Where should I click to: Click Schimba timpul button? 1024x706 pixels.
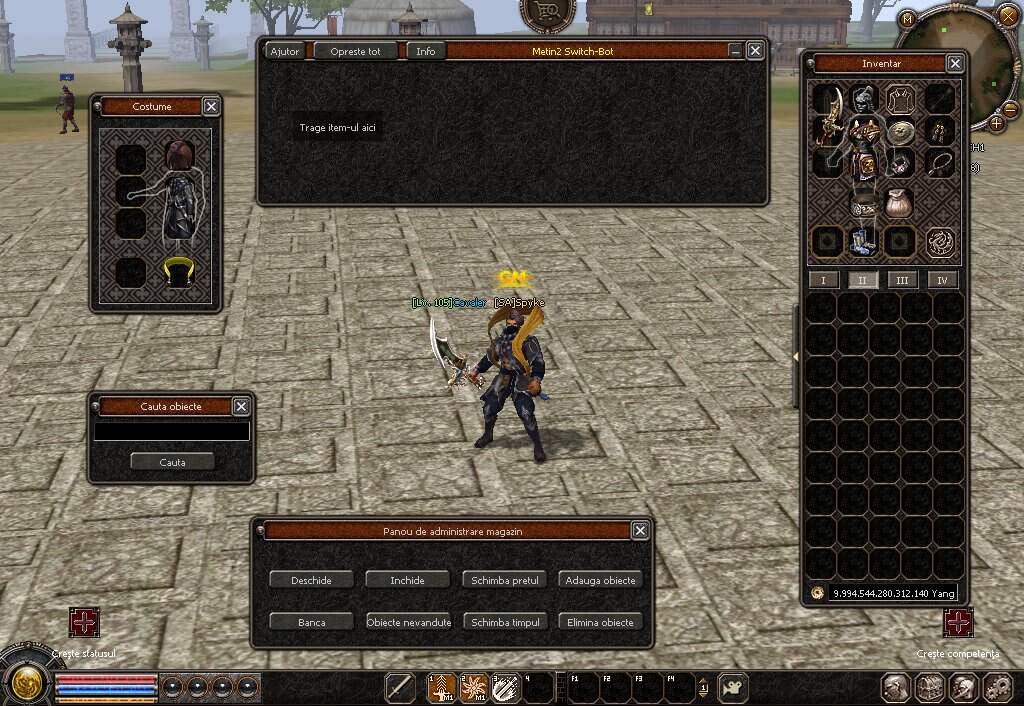pyautogui.click(x=505, y=622)
